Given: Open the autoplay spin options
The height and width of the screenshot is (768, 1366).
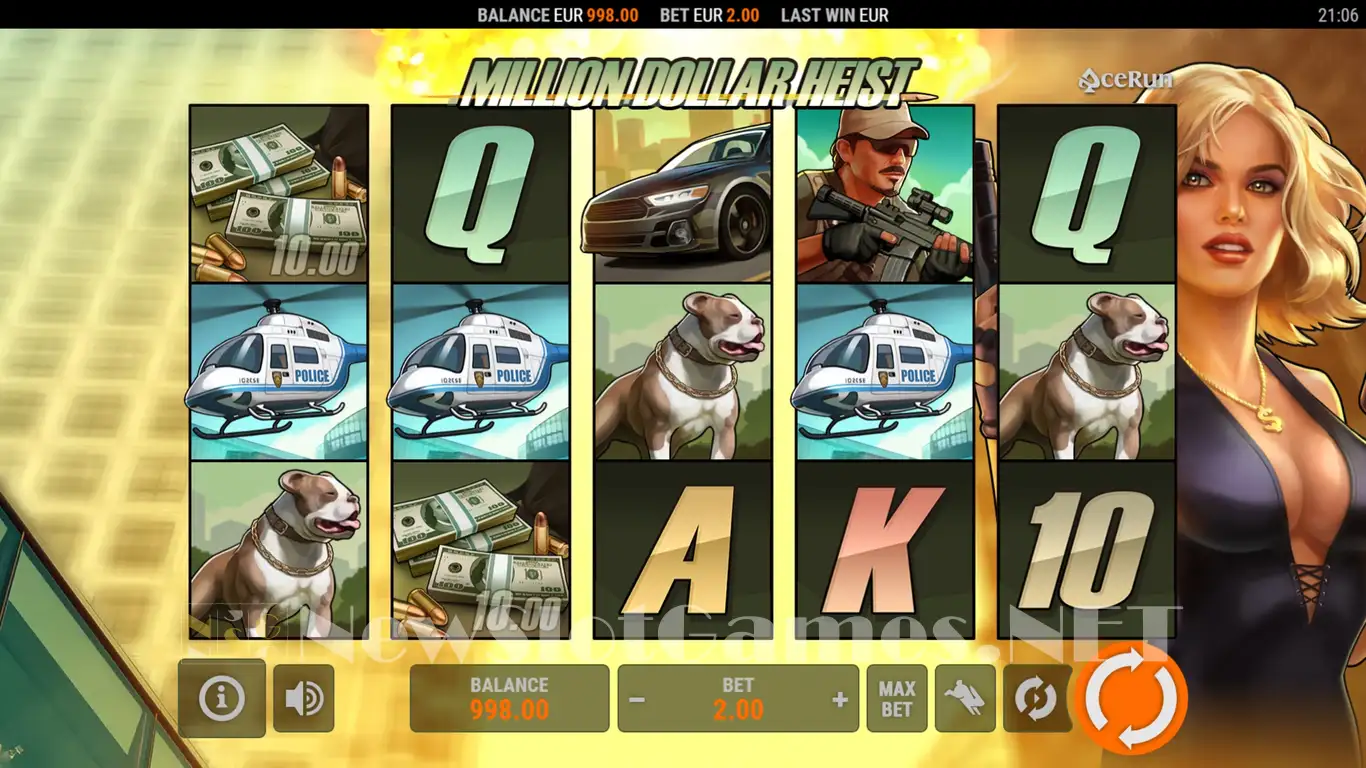Looking at the screenshot, I should click(1036, 698).
